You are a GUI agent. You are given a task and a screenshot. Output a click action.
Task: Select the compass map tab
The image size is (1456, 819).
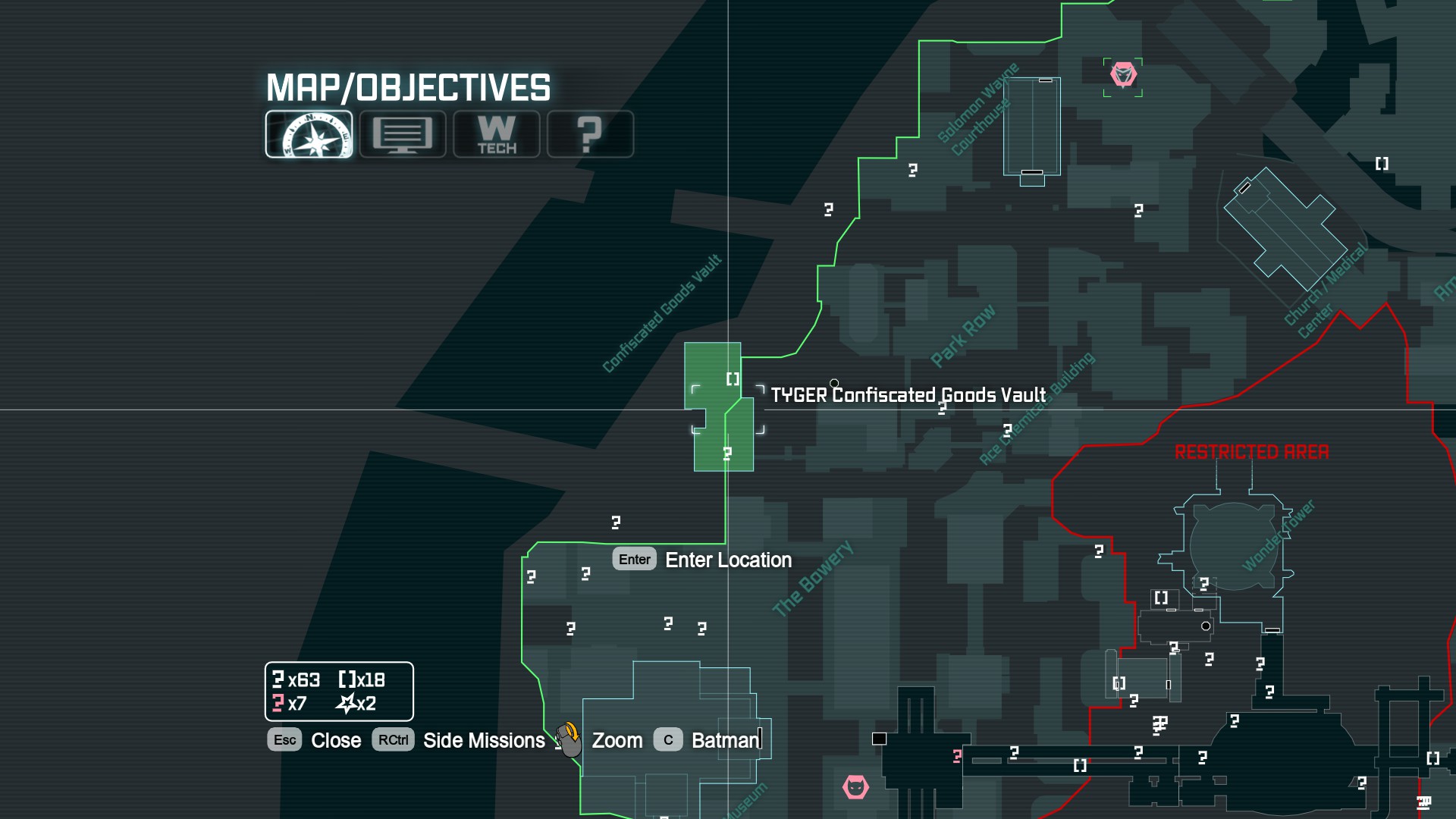(309, 134)
